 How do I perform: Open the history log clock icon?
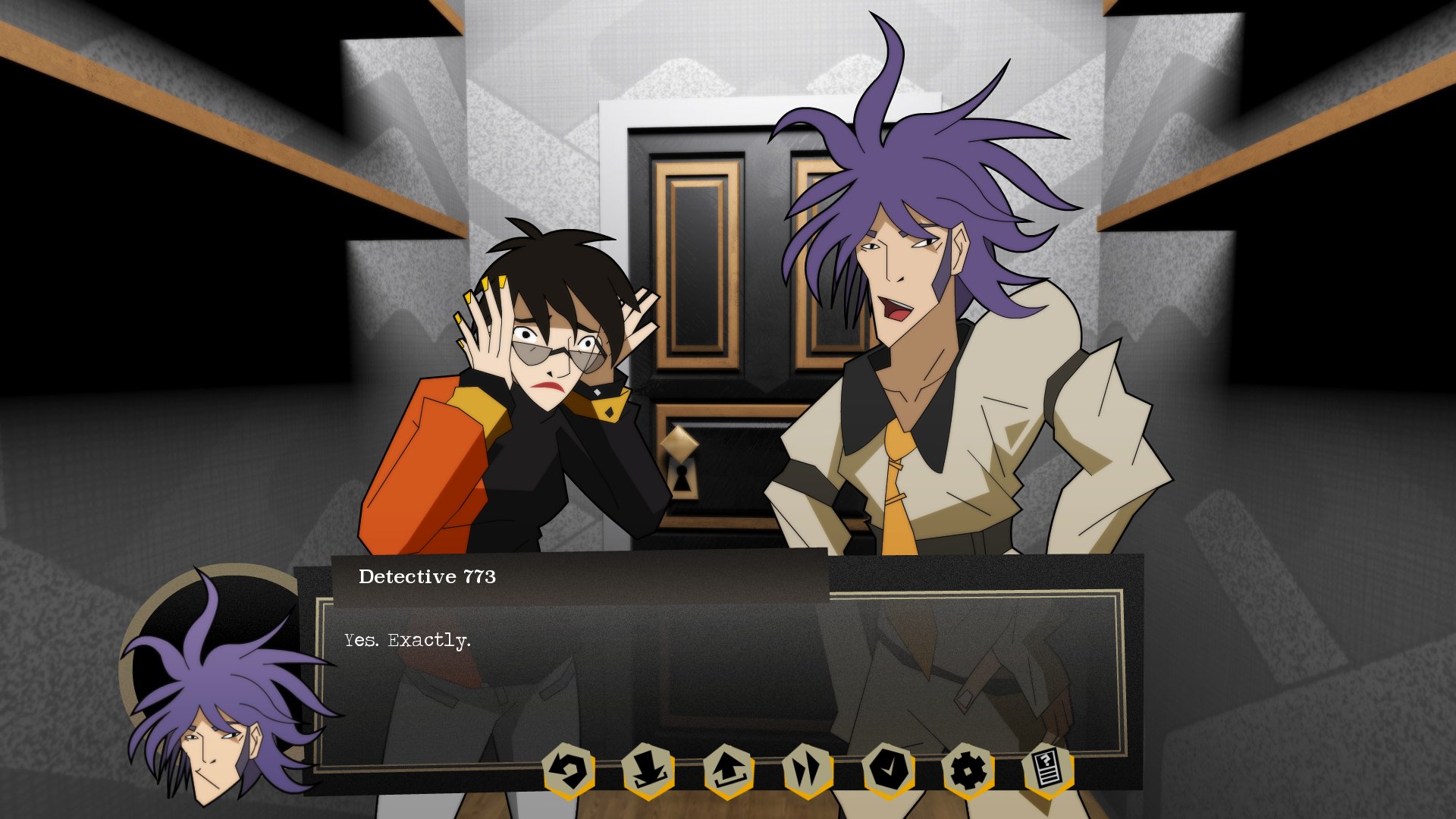[x=888, y=771]
